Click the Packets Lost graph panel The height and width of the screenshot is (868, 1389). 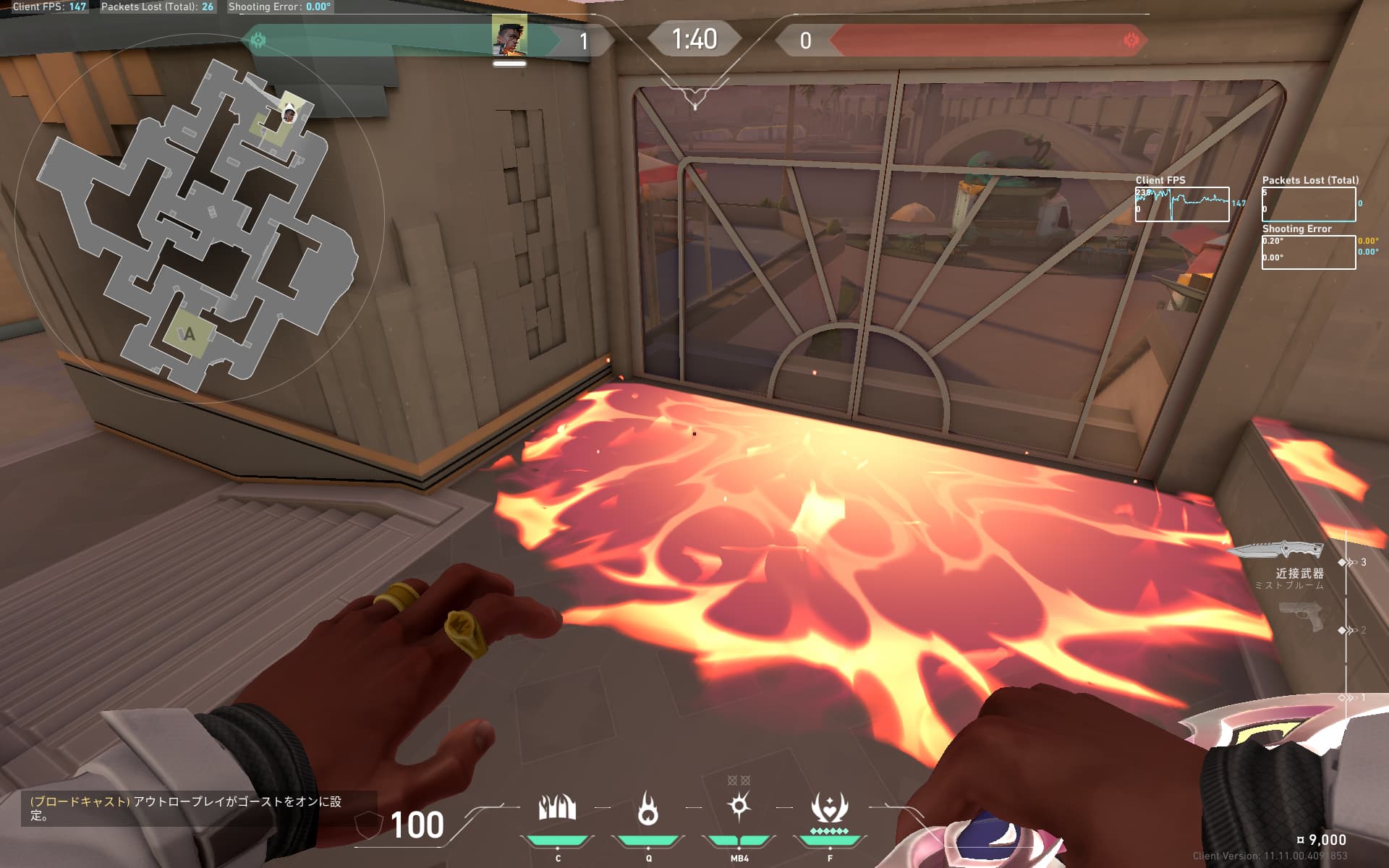(1308, 204)
